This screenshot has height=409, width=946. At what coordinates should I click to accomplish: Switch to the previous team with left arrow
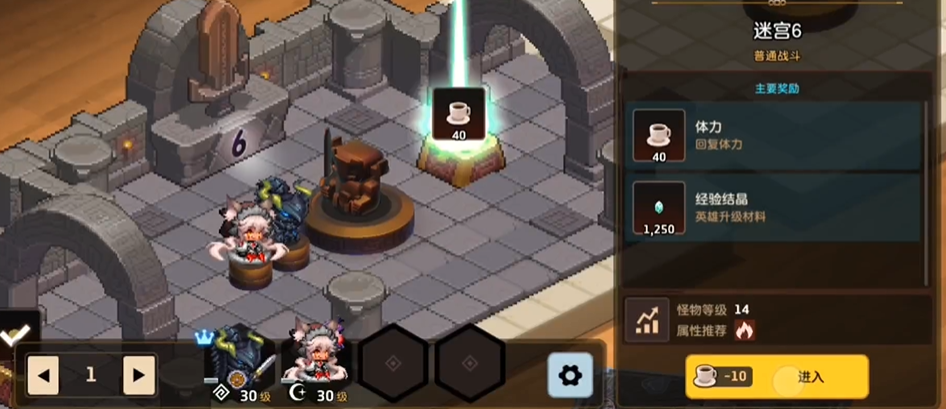click(43, 375)
